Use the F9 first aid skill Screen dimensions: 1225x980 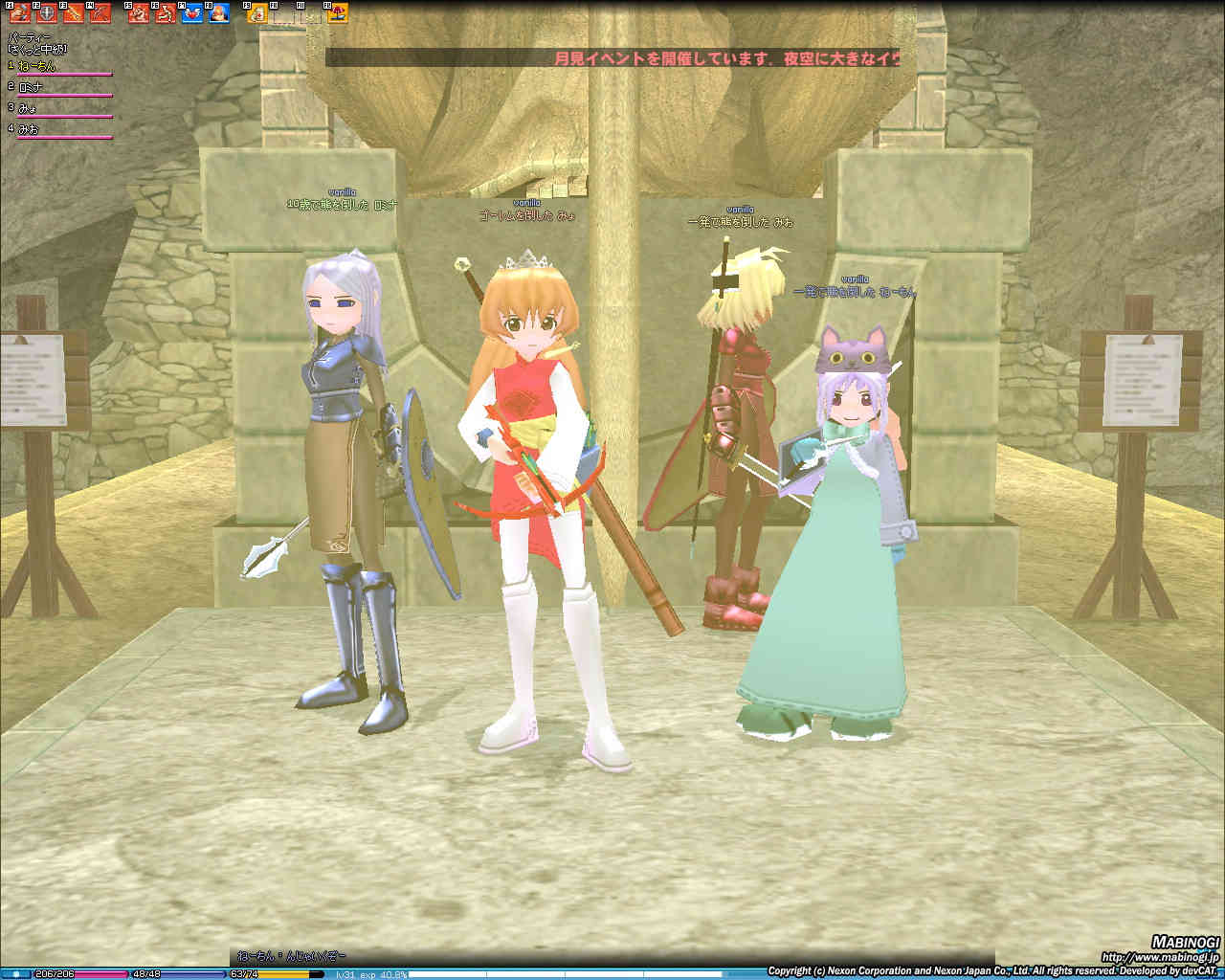tap(257, 13)
